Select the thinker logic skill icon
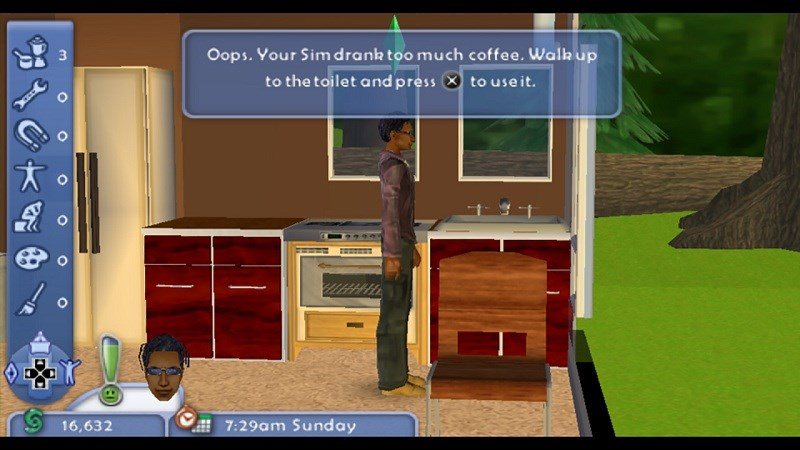This screenshot has width=800, height=450. [31, 218]
